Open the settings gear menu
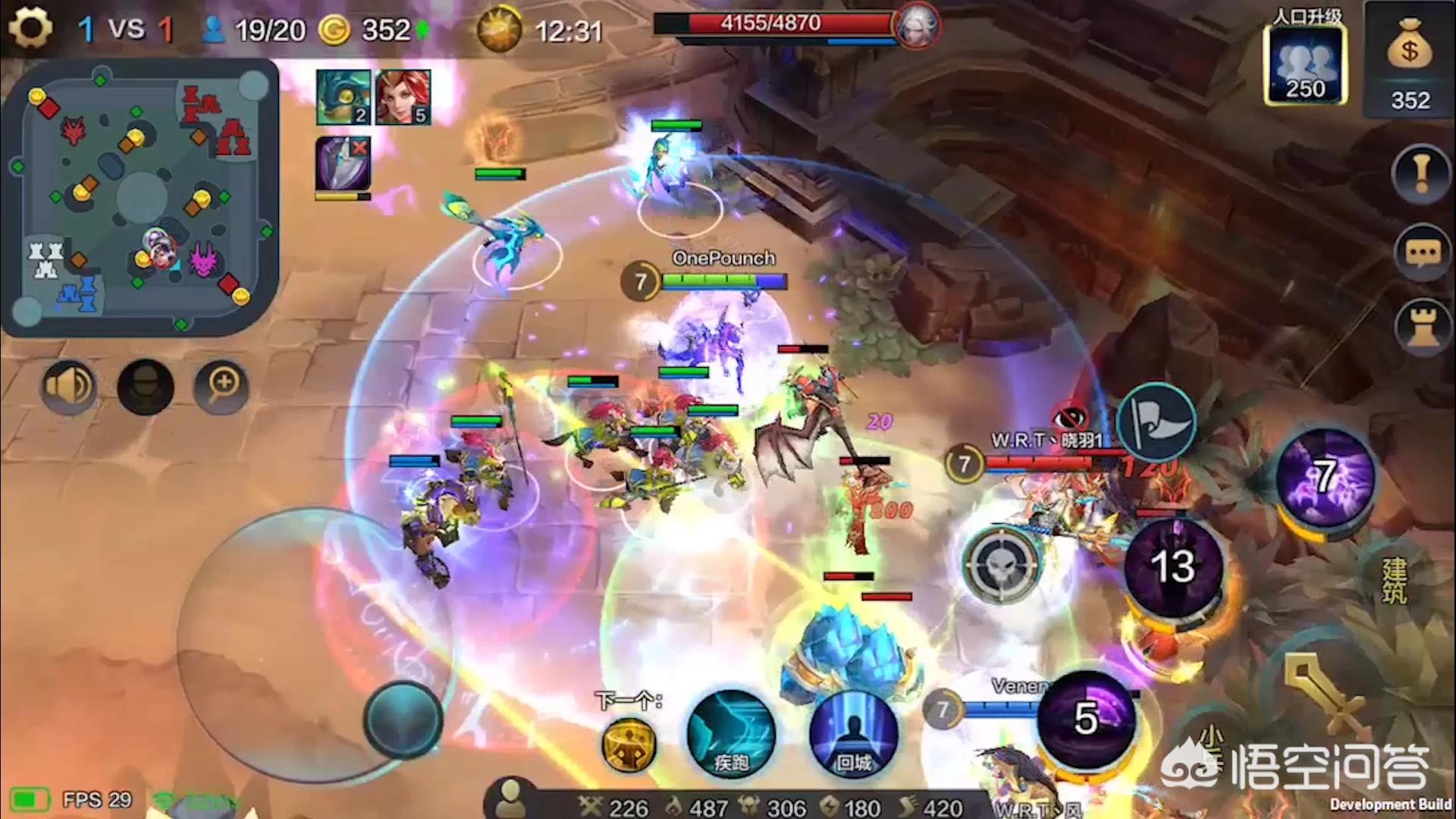 [30, 29]
